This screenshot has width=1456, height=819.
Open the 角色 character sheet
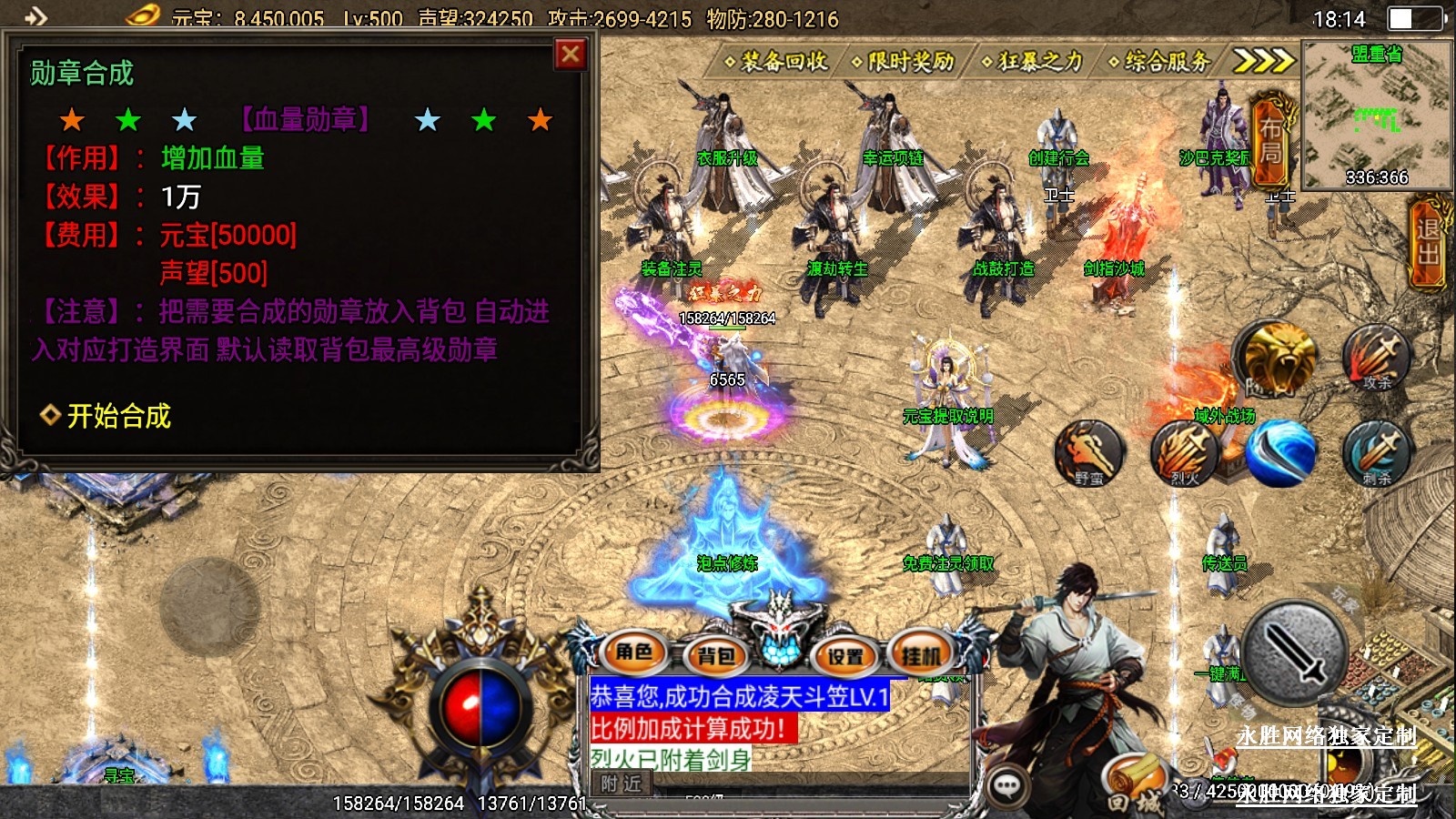point(634,652)
